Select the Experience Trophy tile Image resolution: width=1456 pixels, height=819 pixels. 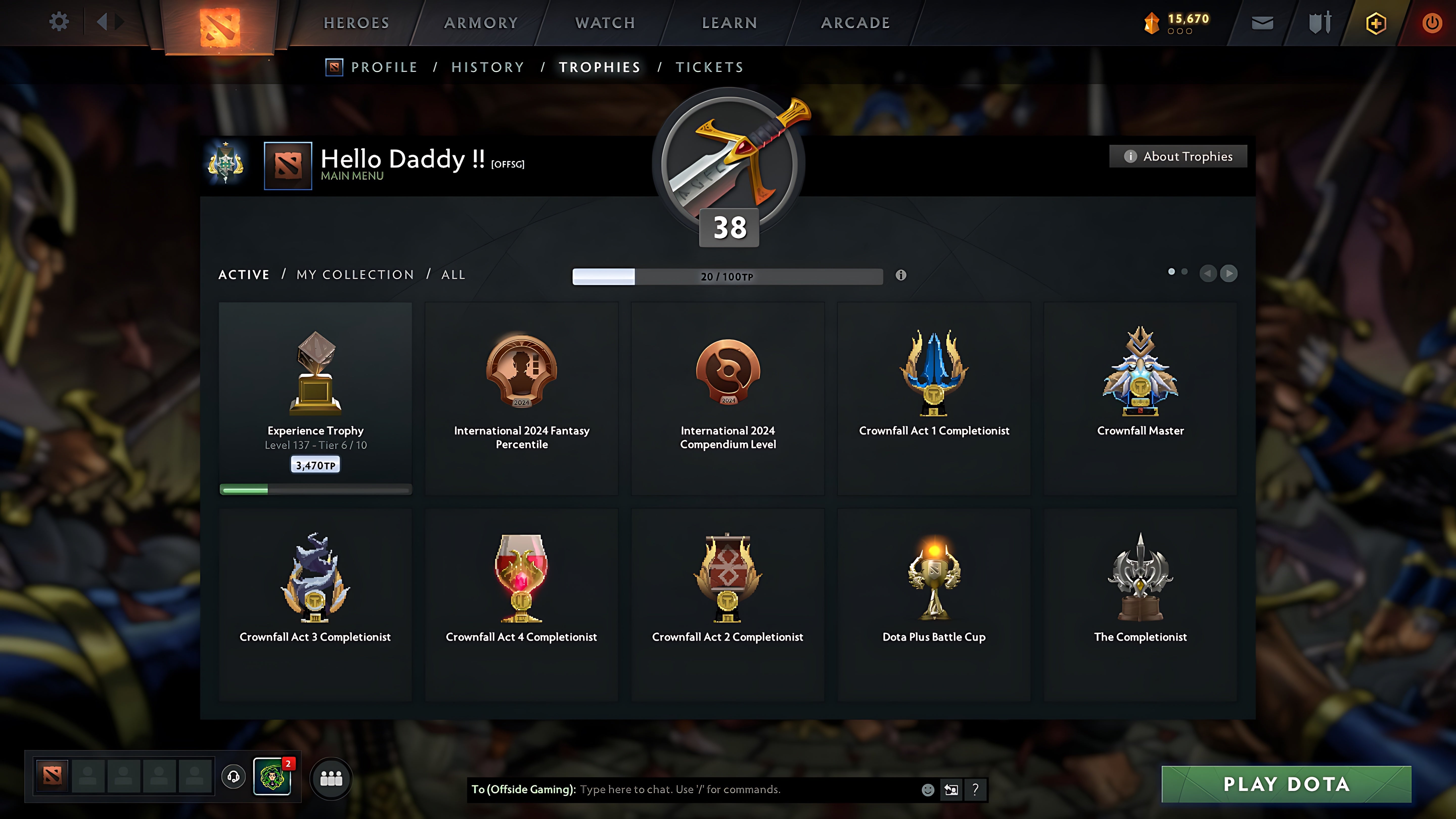[x=315, y=398]
